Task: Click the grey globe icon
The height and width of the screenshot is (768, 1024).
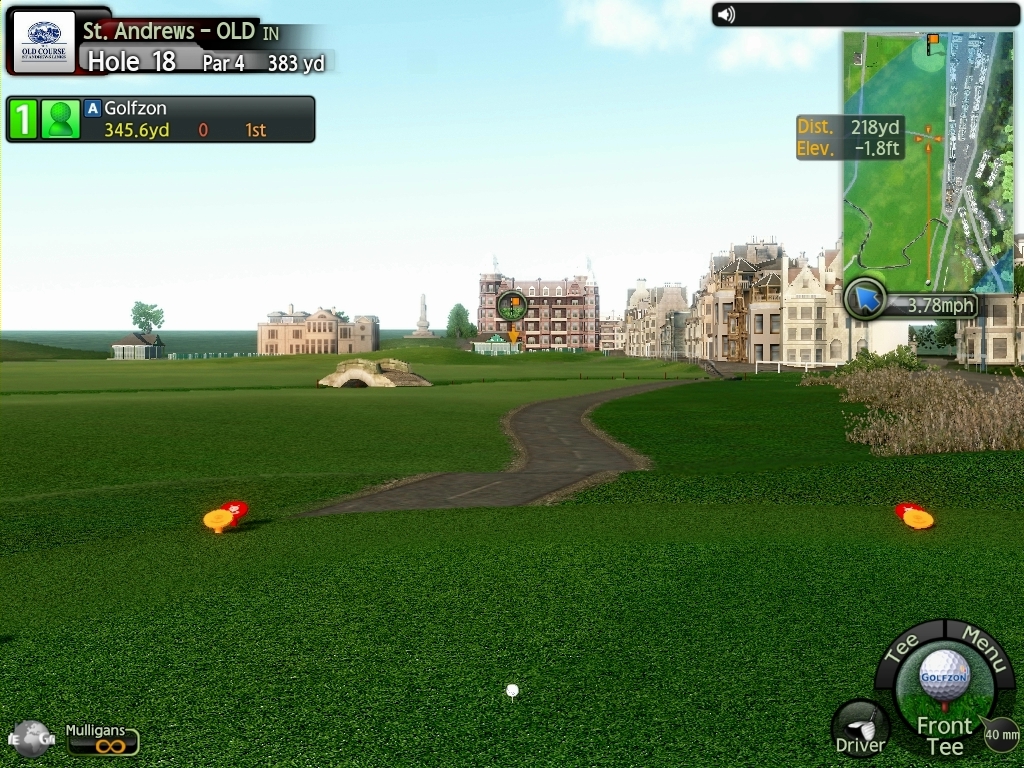Action: pyautogui.click(x=29, y=739)
